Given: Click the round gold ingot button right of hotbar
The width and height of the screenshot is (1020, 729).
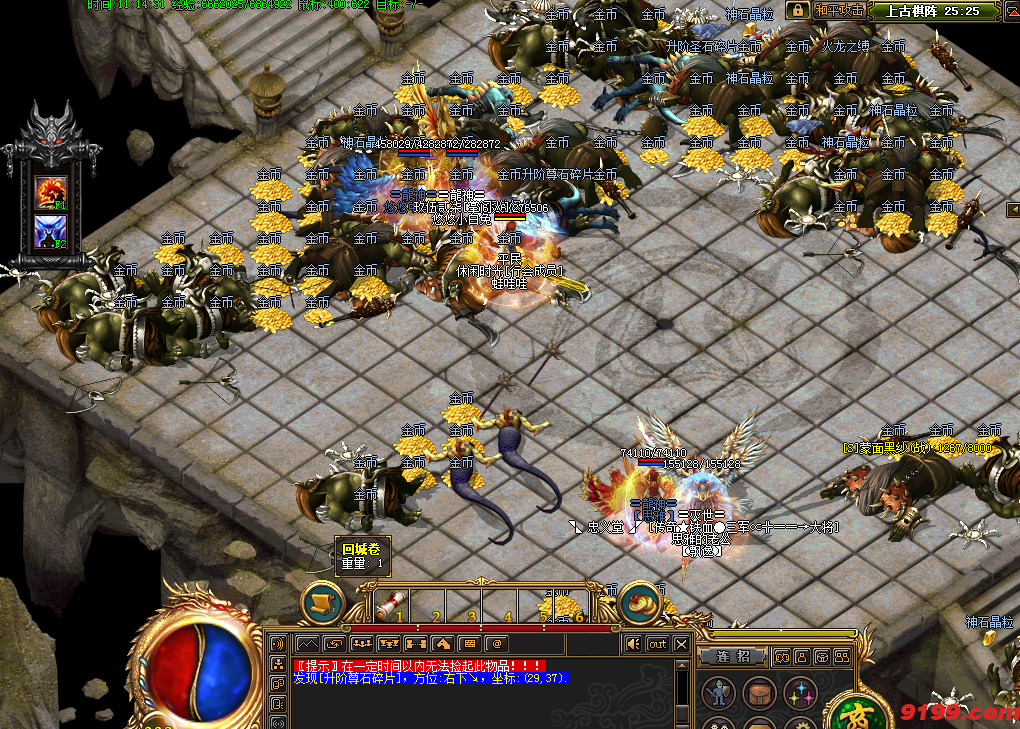Looking at the screenshot, I should coord(641,603).
